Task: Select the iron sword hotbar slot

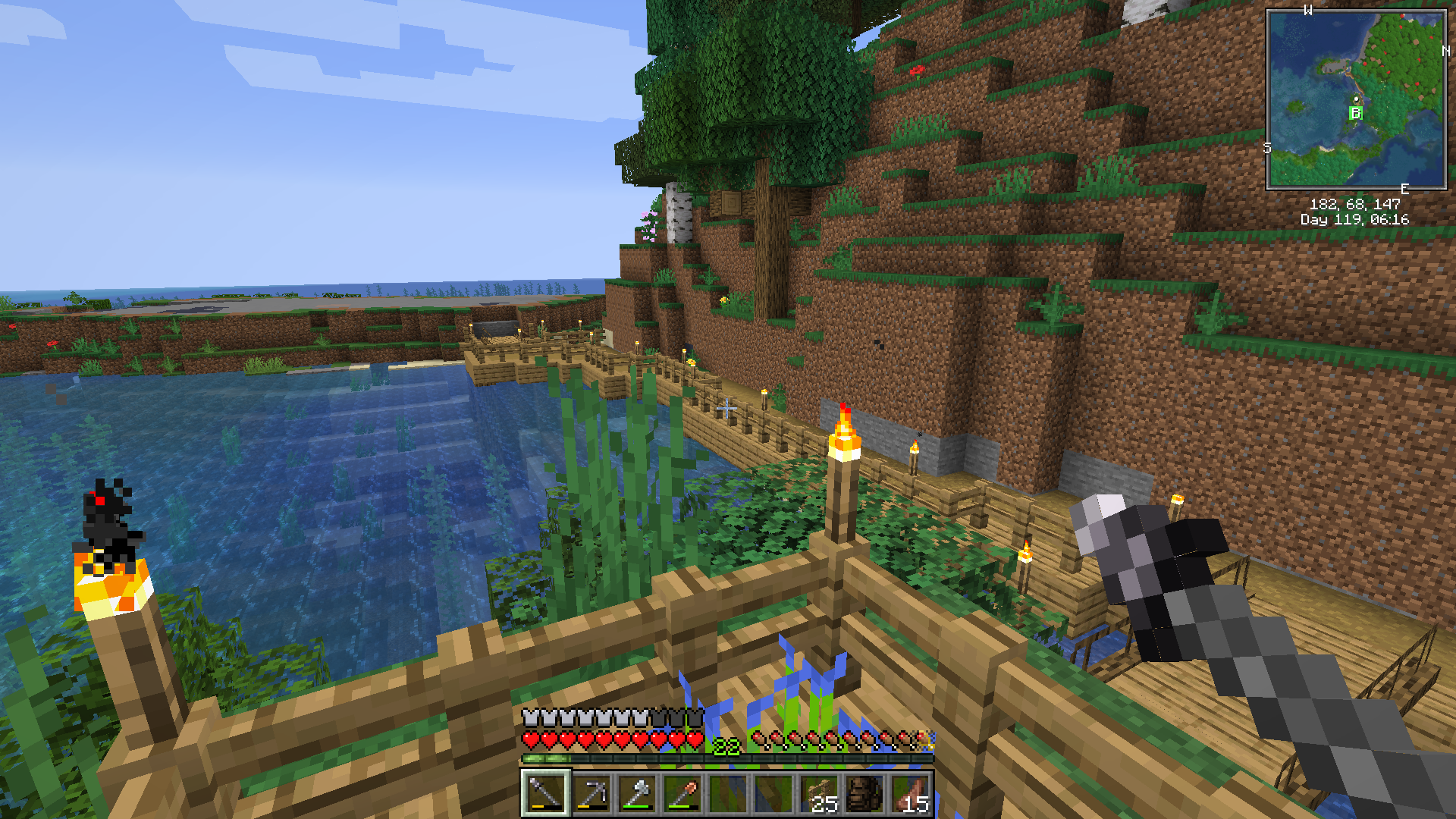Action: pyautogui.click(x=544, y=793)
